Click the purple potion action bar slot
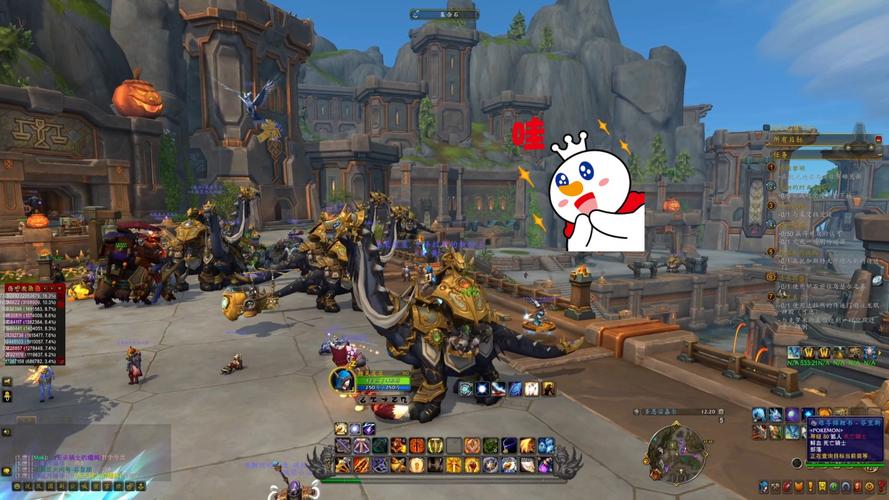The height and width of the screenshot is (500, 889). pos(546,465)
